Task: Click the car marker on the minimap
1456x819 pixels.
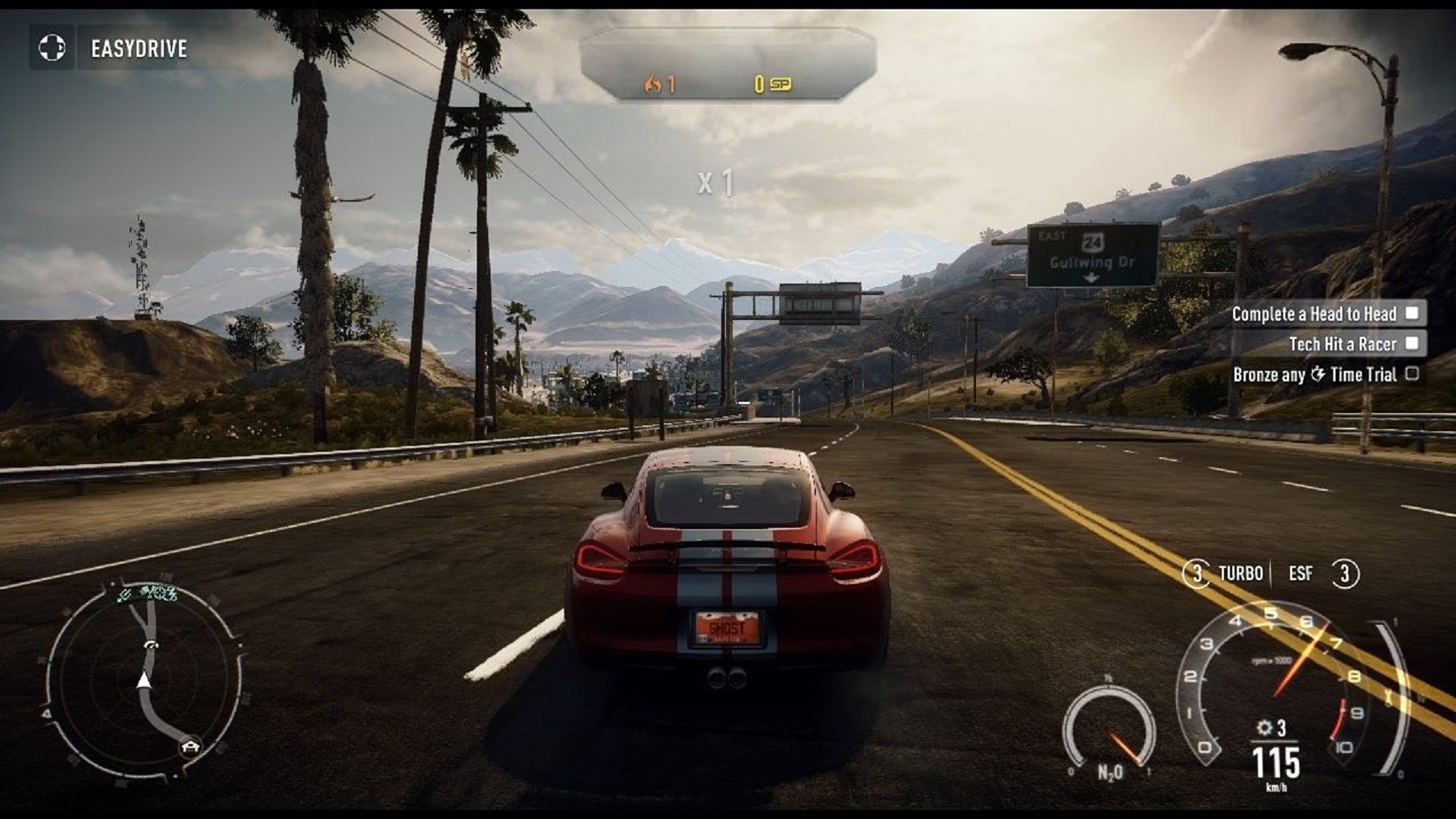Action: coord(188,746)
